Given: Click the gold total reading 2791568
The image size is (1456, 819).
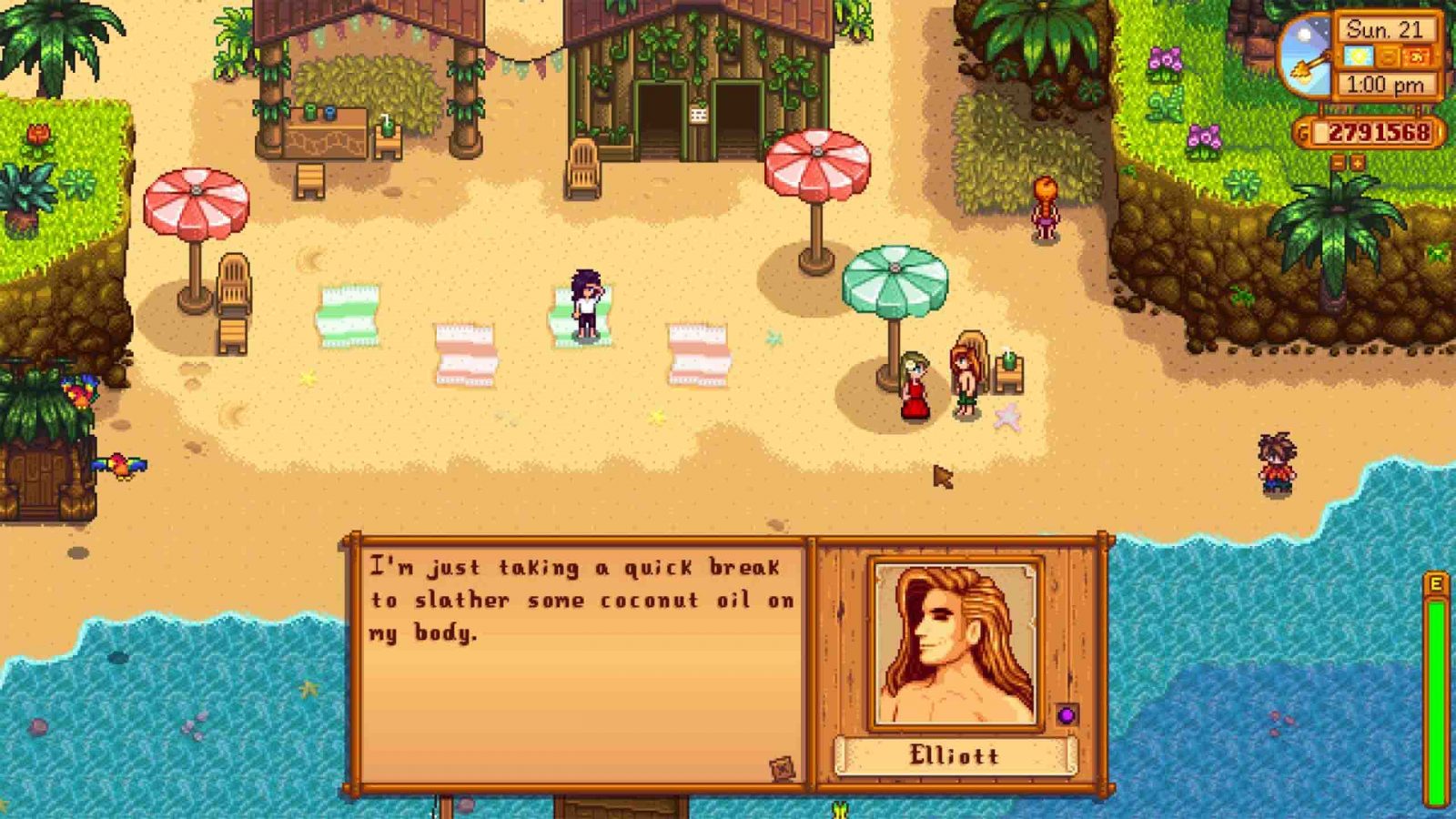Looking at the screenshot, I should point(1380,131).
